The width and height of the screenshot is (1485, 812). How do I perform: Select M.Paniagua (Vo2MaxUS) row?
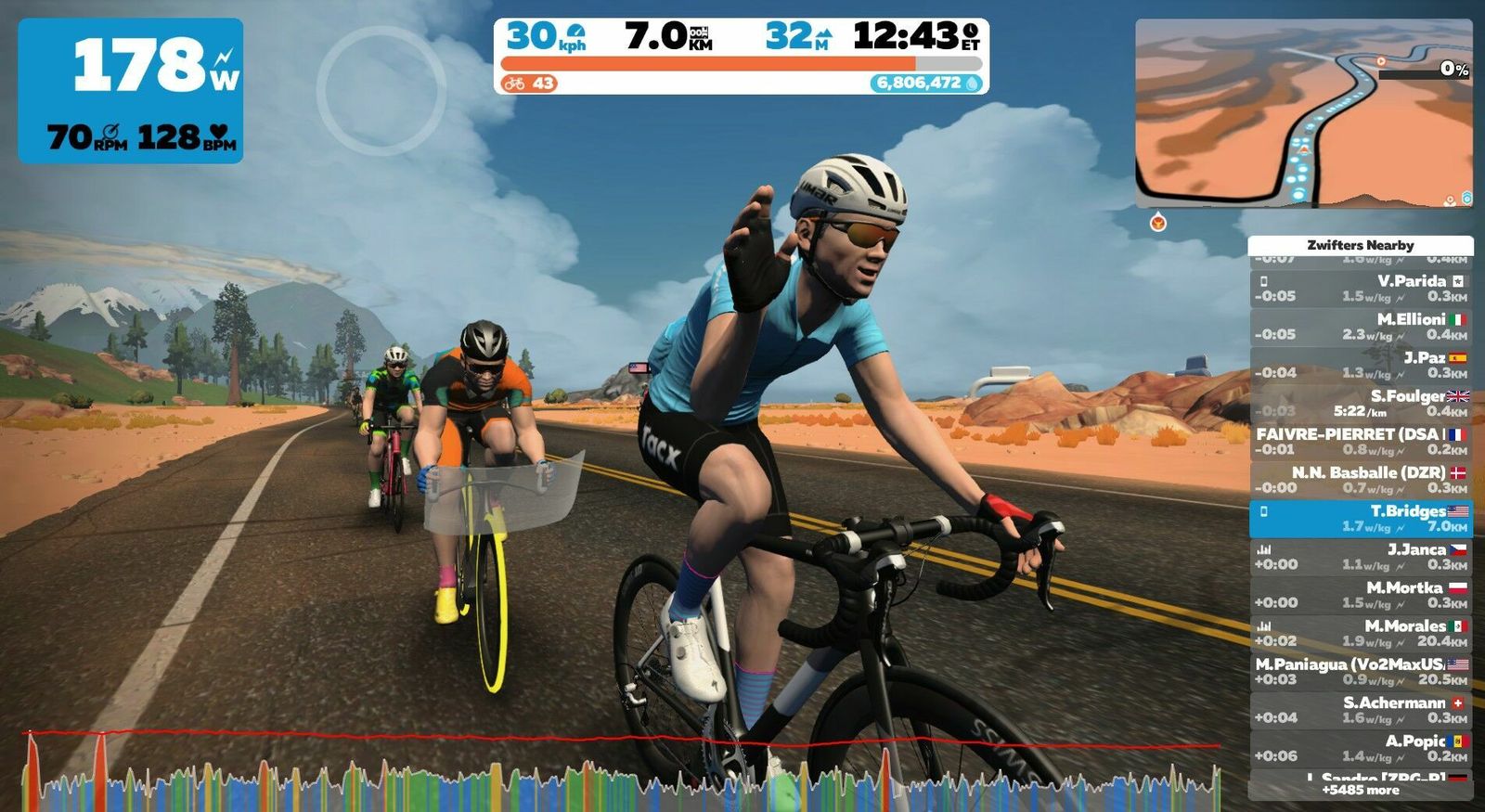[x=1361, y=672]
